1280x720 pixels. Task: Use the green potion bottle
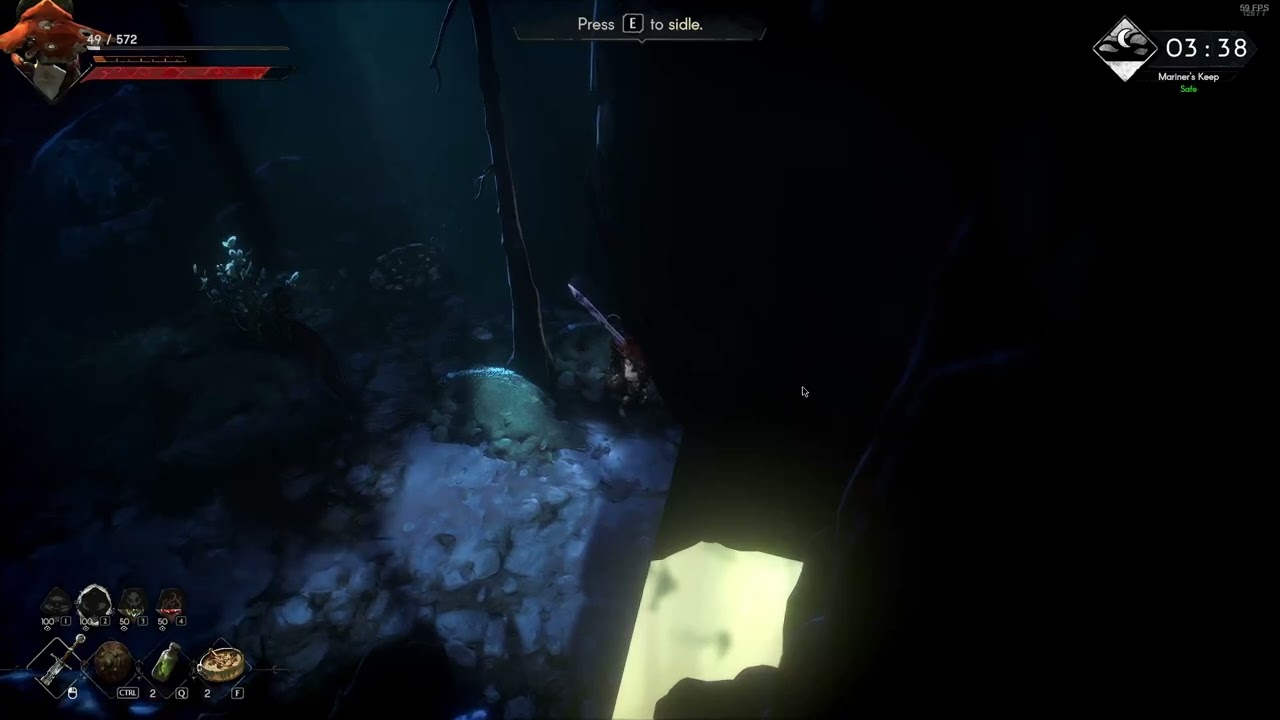pos(166,663)
